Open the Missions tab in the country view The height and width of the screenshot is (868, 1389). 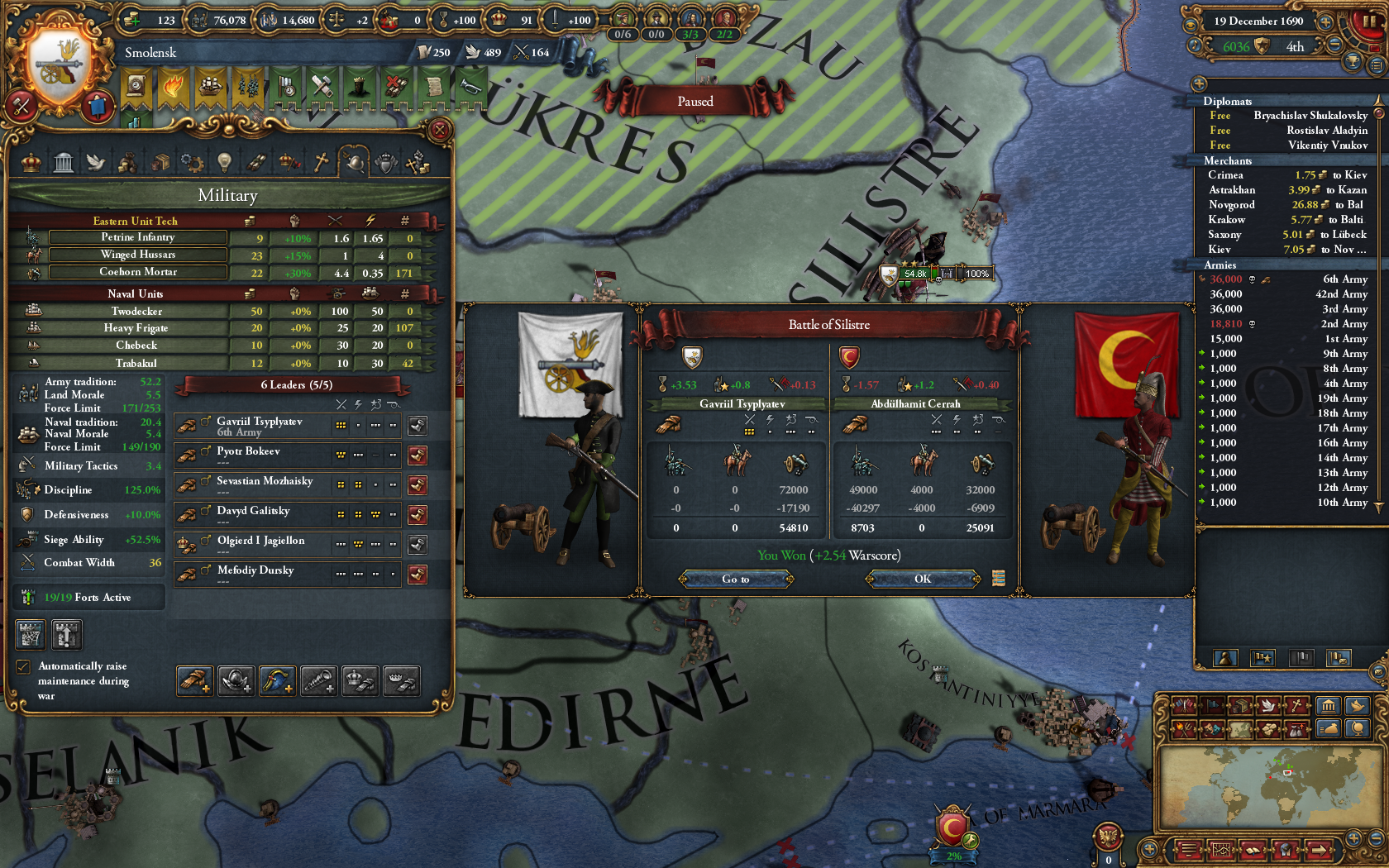258,162
